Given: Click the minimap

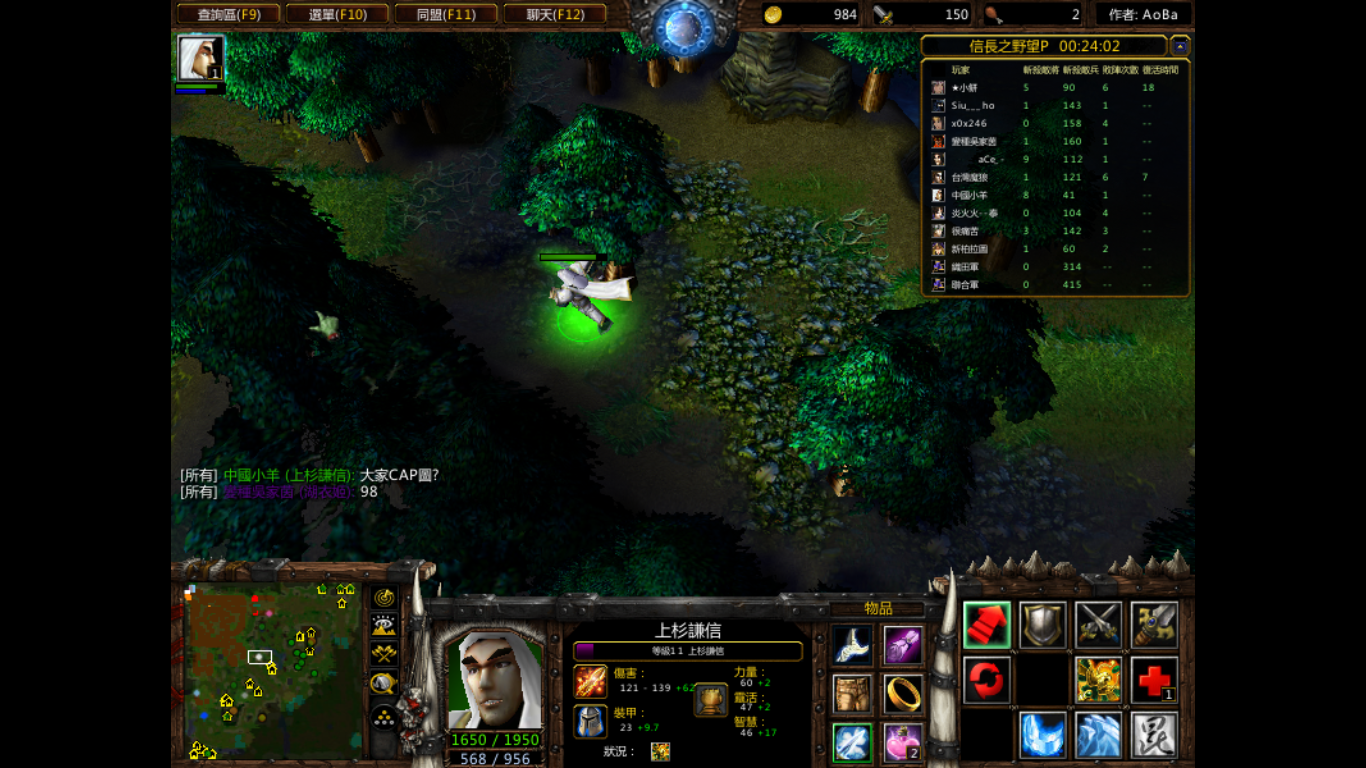Looking at the screenshot, I should click(x=273, y=671).
